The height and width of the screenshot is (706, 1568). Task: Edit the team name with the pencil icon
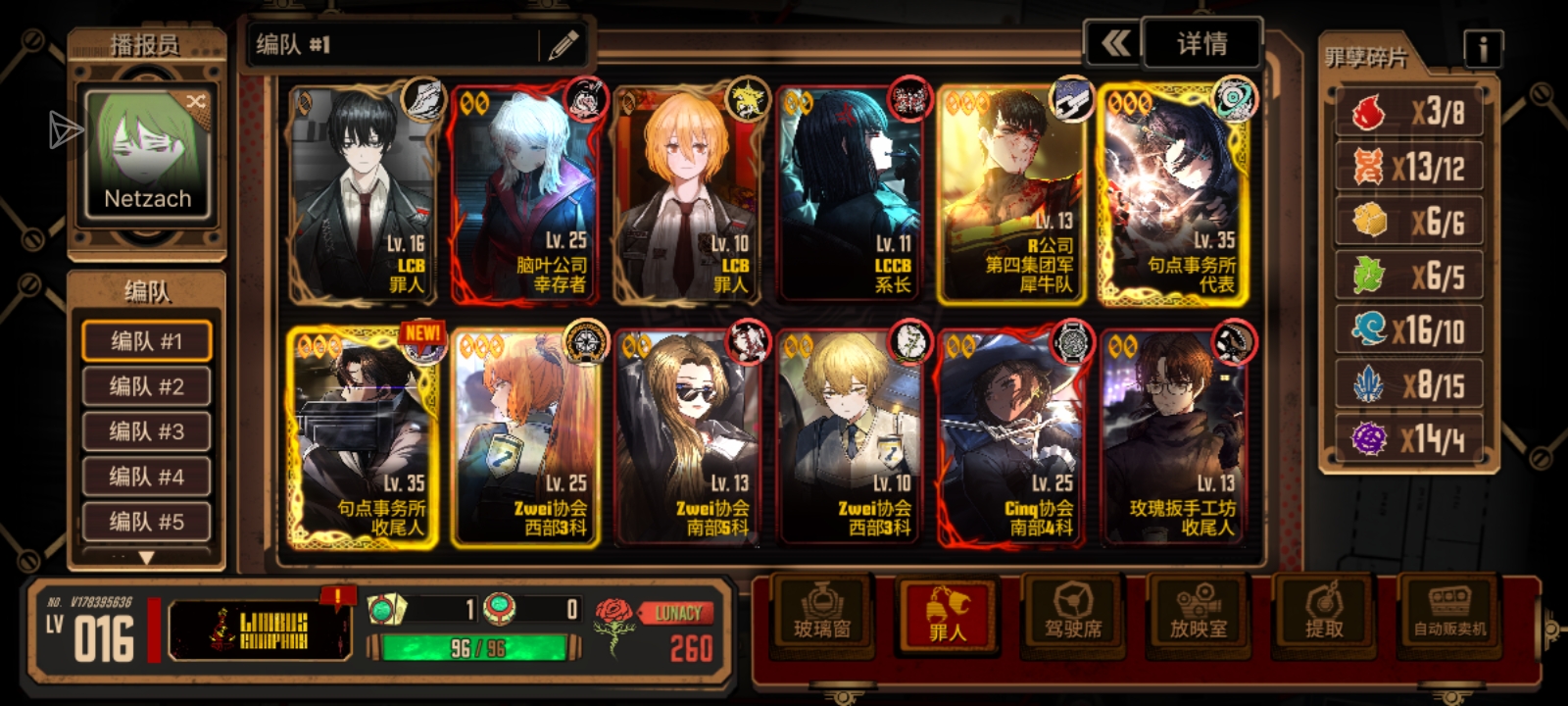(x=563, y=45)
